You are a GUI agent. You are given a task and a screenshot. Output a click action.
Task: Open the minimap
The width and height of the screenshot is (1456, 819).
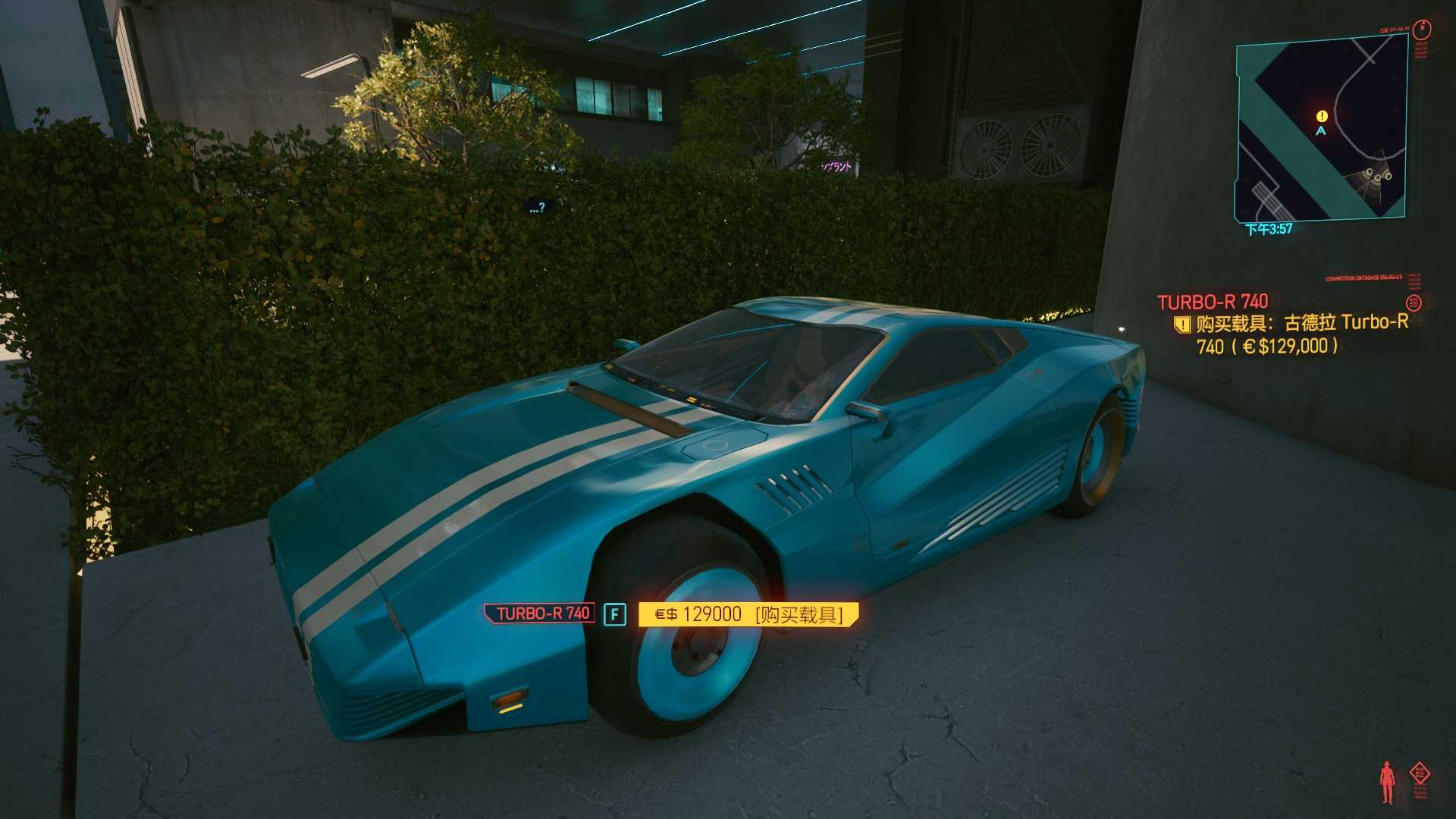1321,130
